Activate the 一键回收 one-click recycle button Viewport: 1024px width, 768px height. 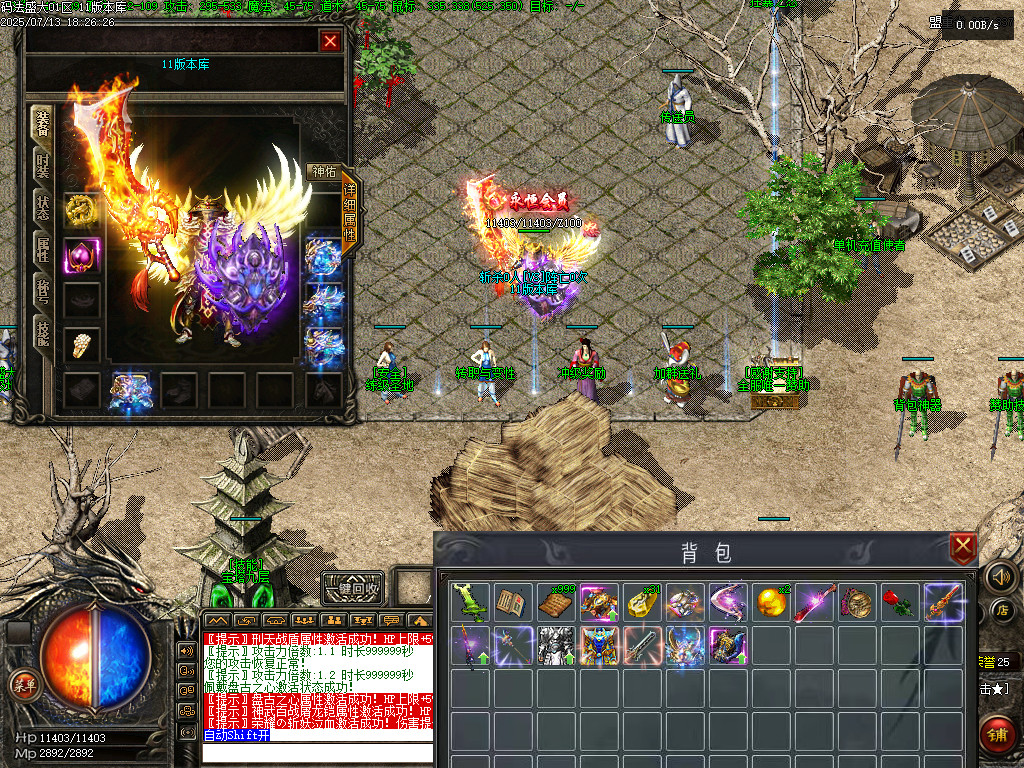pos(354,589)
